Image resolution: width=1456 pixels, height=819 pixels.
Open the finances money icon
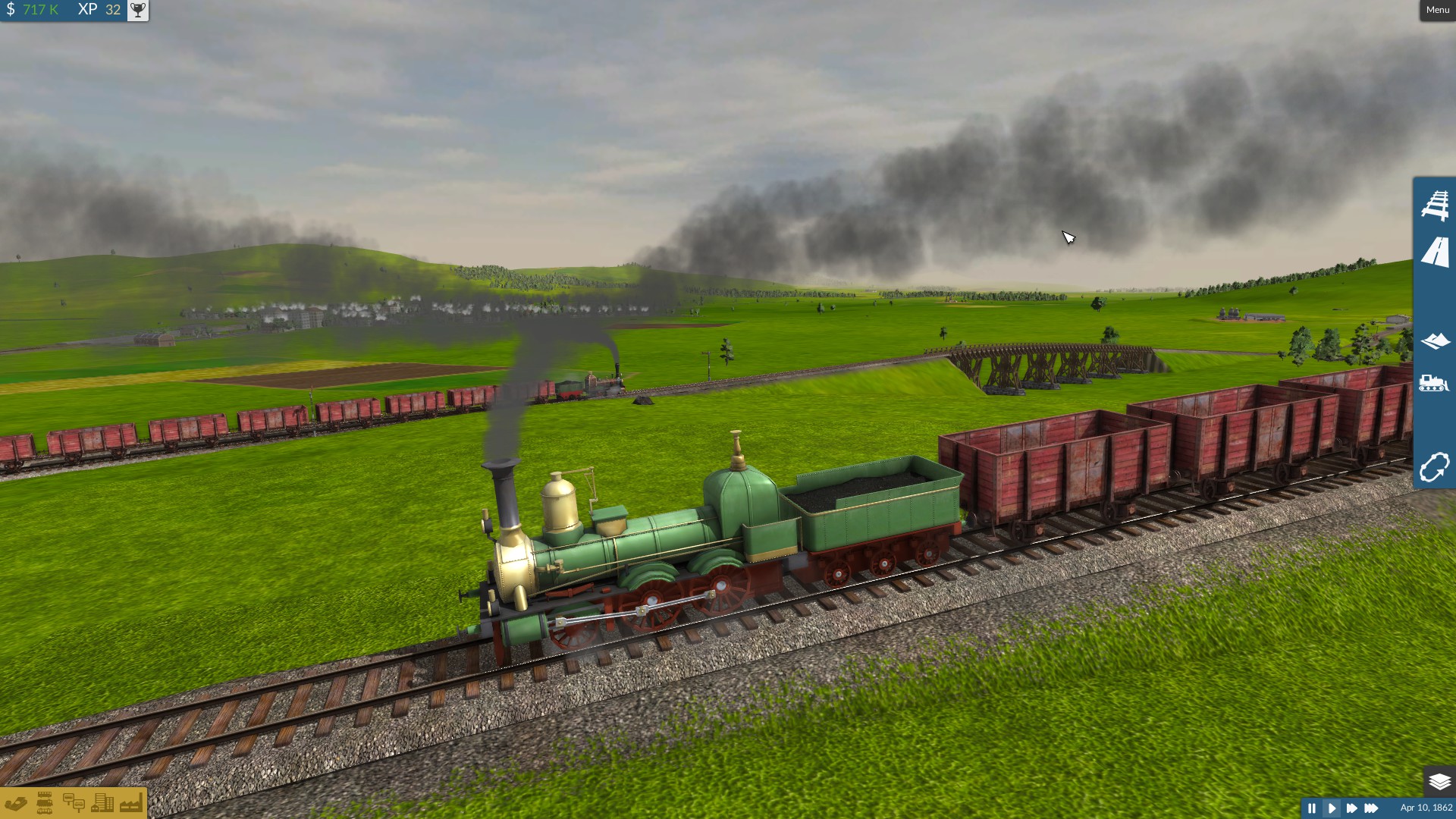click(16, 803)
